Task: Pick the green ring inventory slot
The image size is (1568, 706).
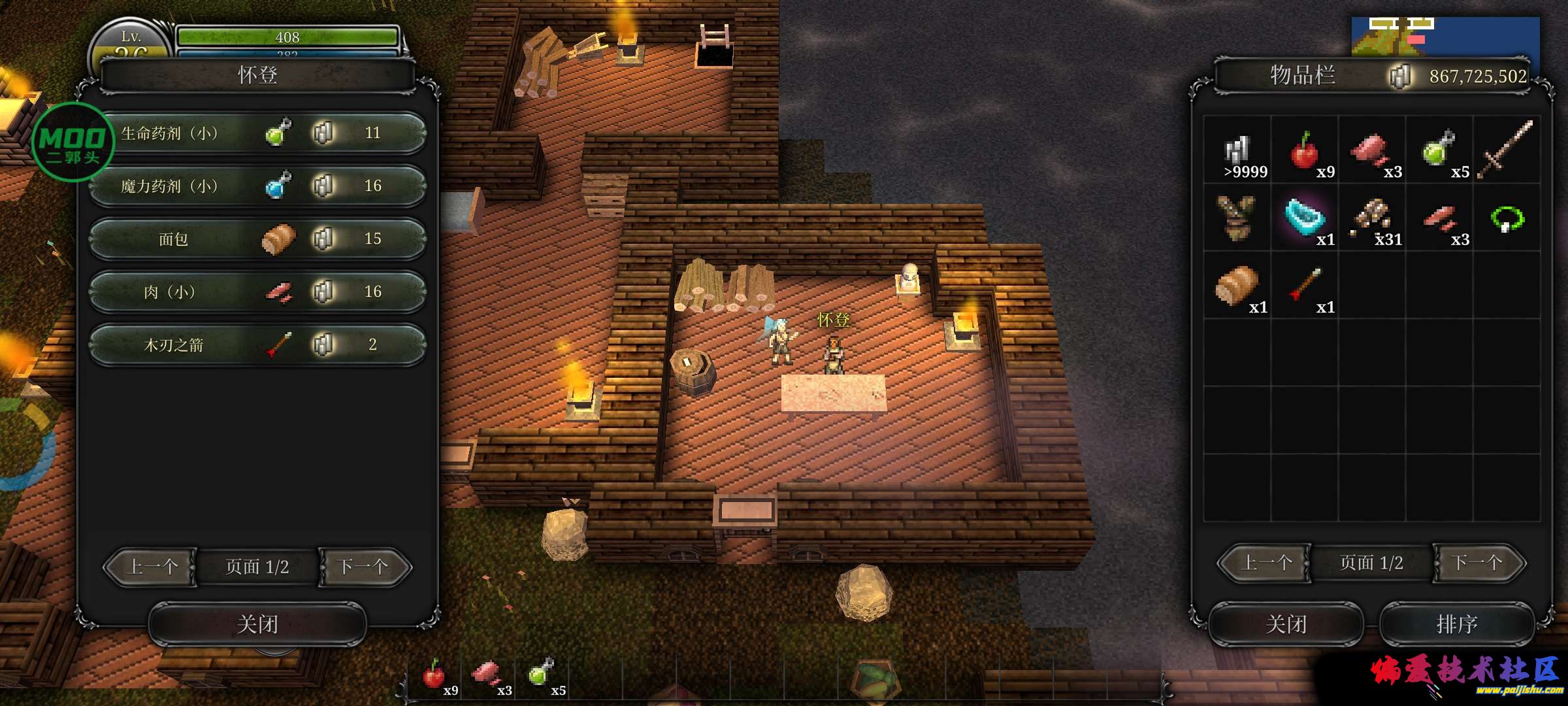Action: coord(1507,218)
